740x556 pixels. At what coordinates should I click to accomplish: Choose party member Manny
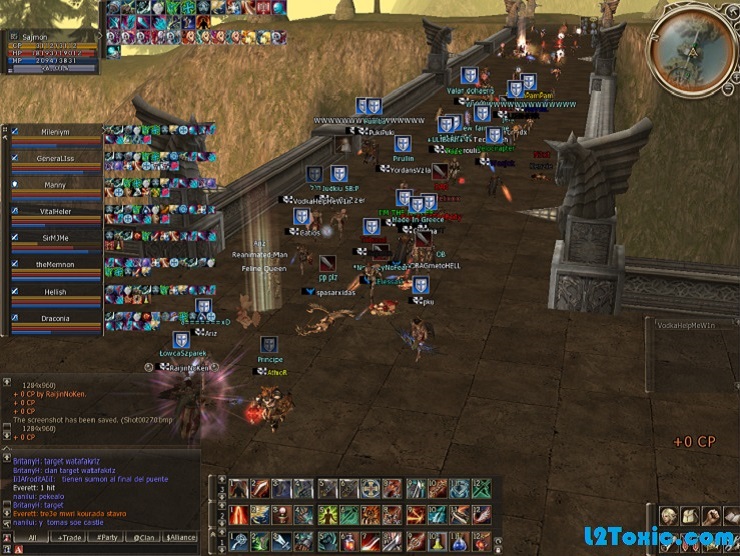click(55, 185)
